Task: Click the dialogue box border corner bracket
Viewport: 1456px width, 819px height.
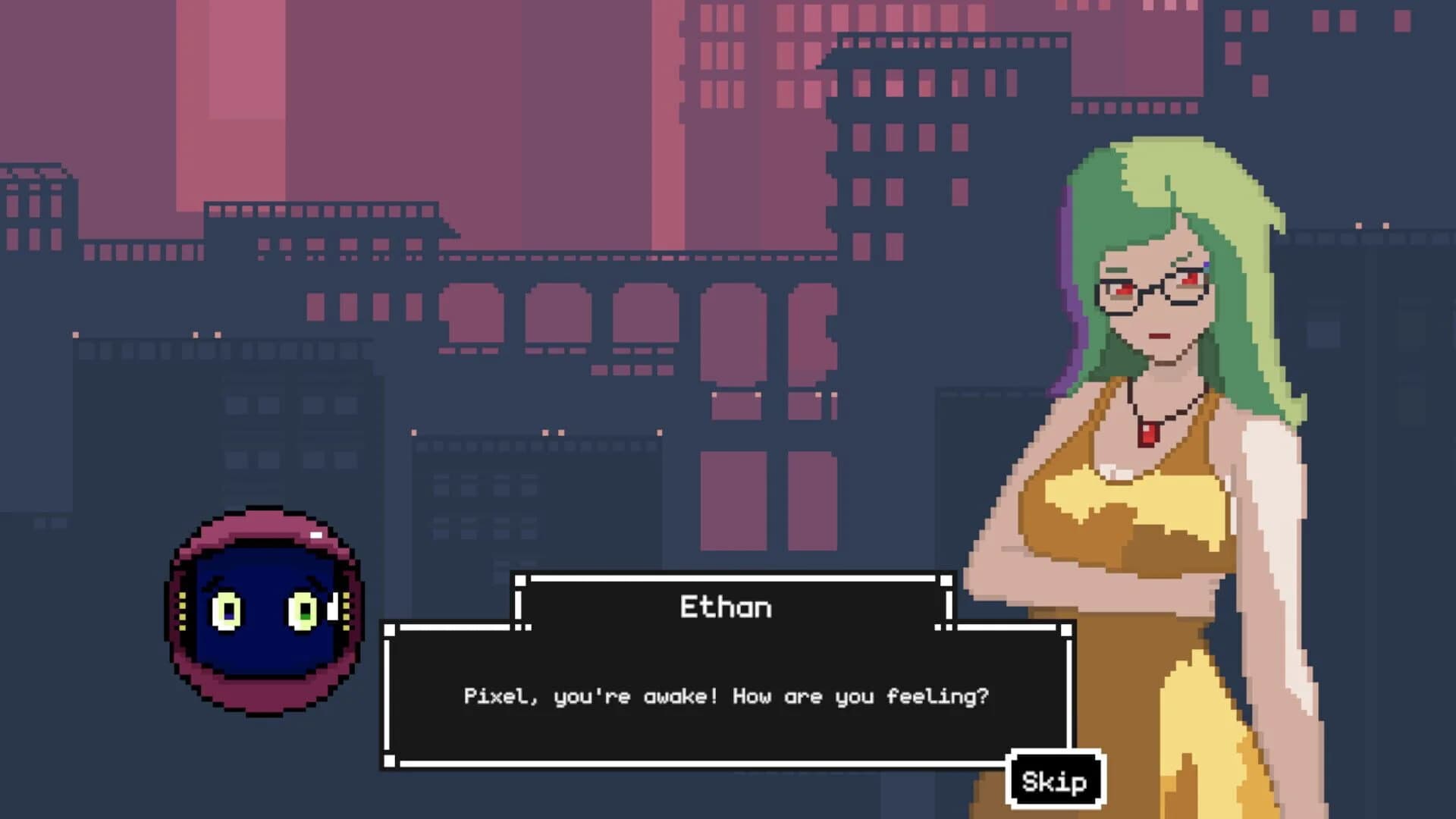Action: [389, 629]
